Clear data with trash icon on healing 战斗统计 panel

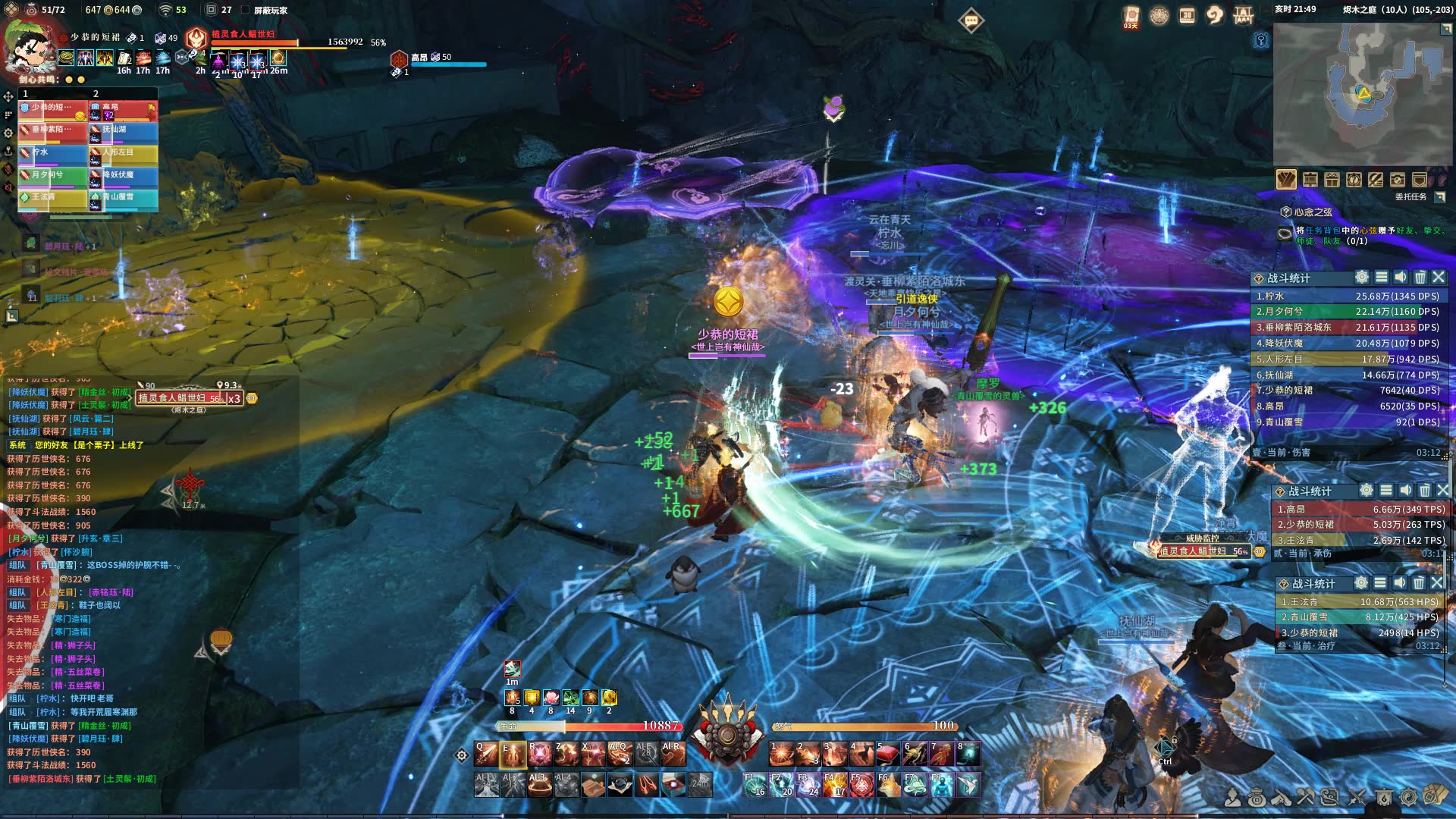point(1418,583)
